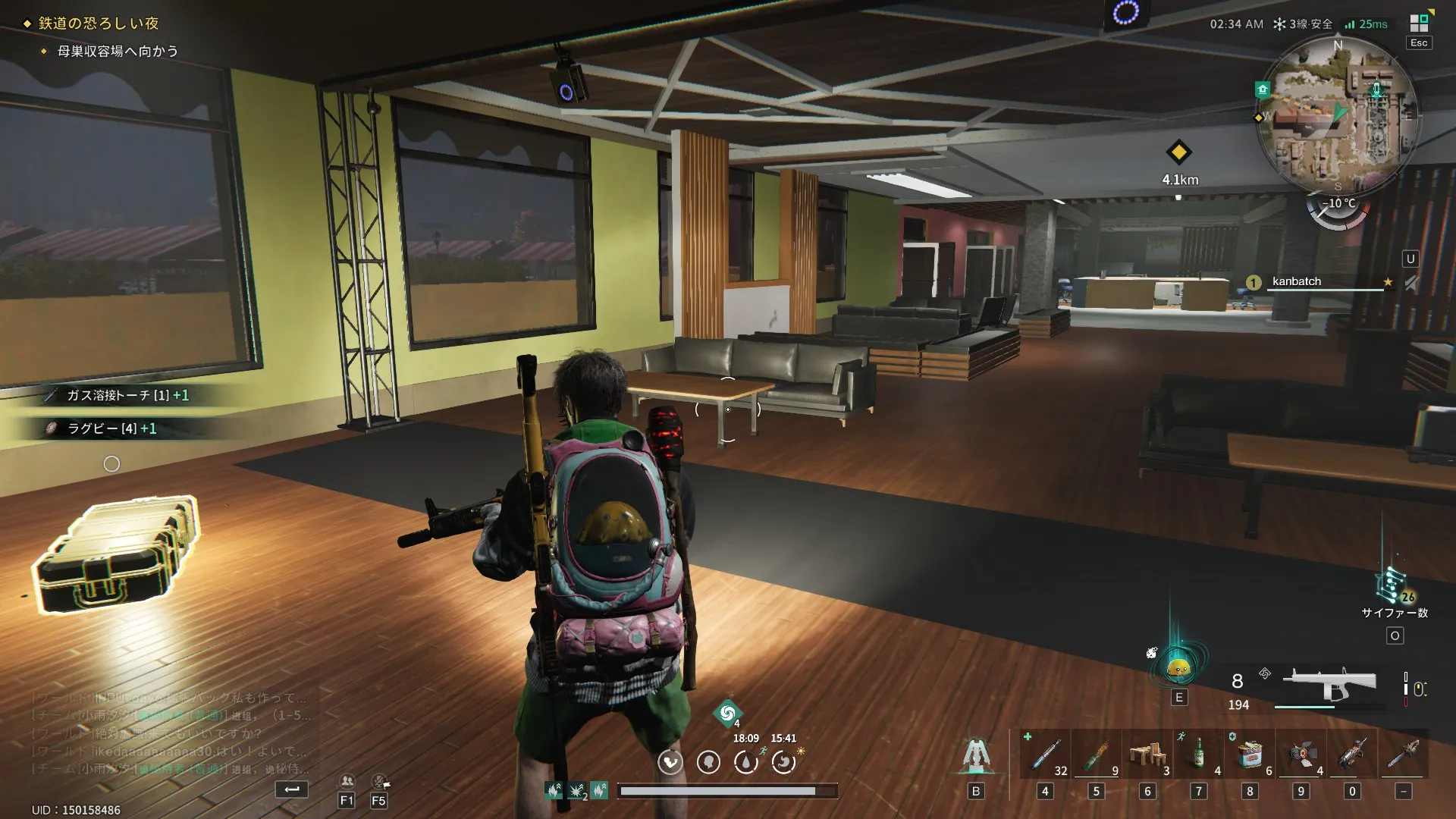Open the team members icon
The width and height of the screenshot is (1456, 819).
[x=347, y=781]
